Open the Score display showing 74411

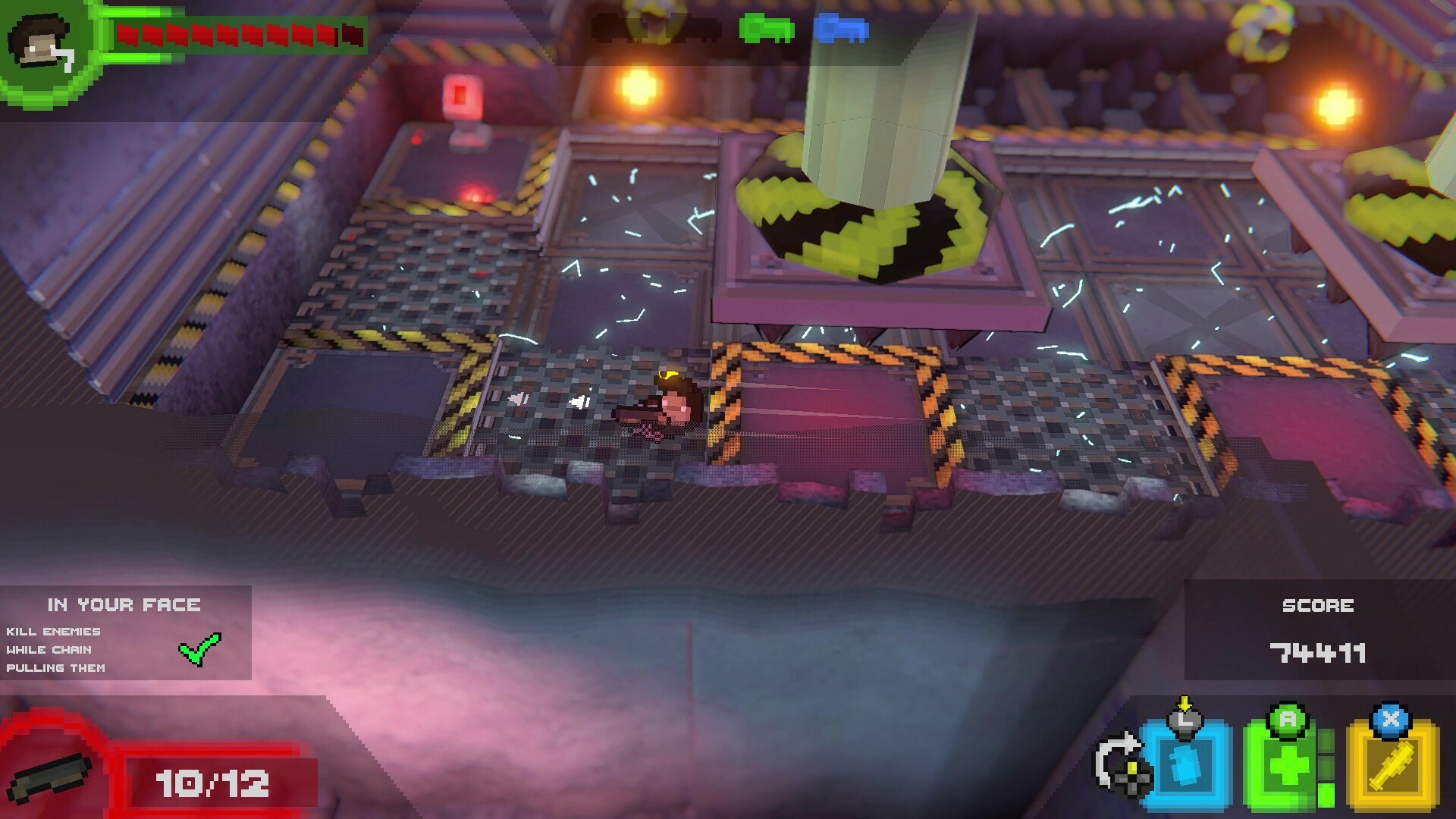point(1317,654)
